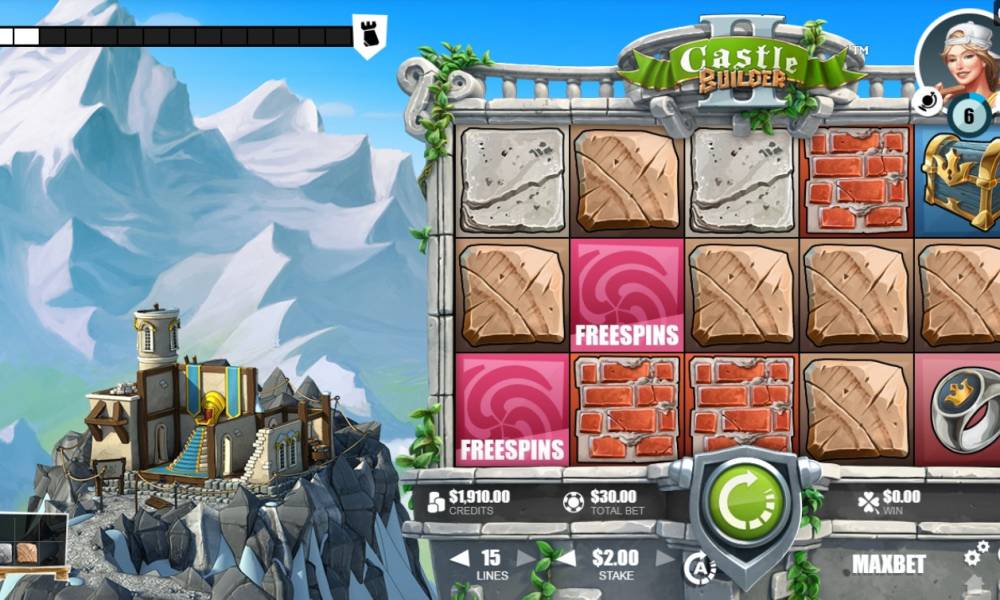Click the castle rook progress icon
The width and height of the screenshot is (1000, 600).
[x=369, y=36]
